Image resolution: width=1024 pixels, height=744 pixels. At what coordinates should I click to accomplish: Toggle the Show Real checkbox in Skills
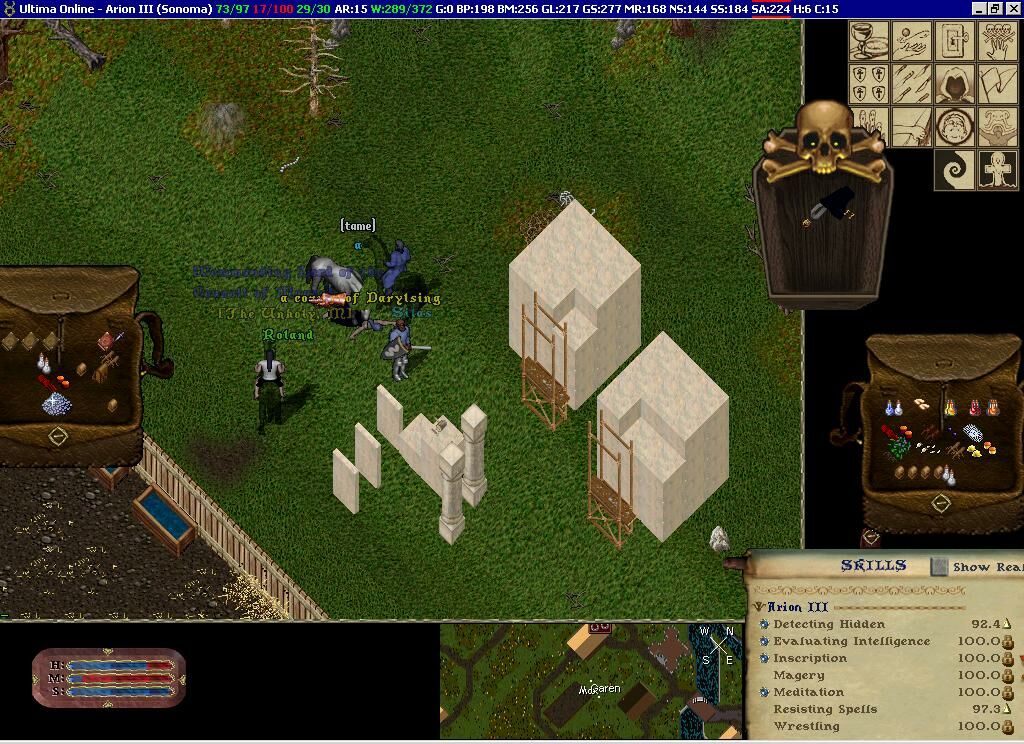939,567
